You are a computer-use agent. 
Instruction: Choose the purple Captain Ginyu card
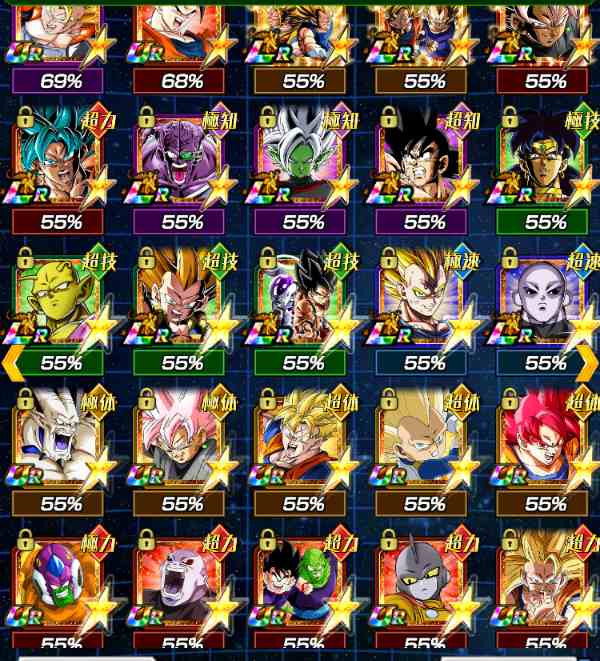point(182,160)
